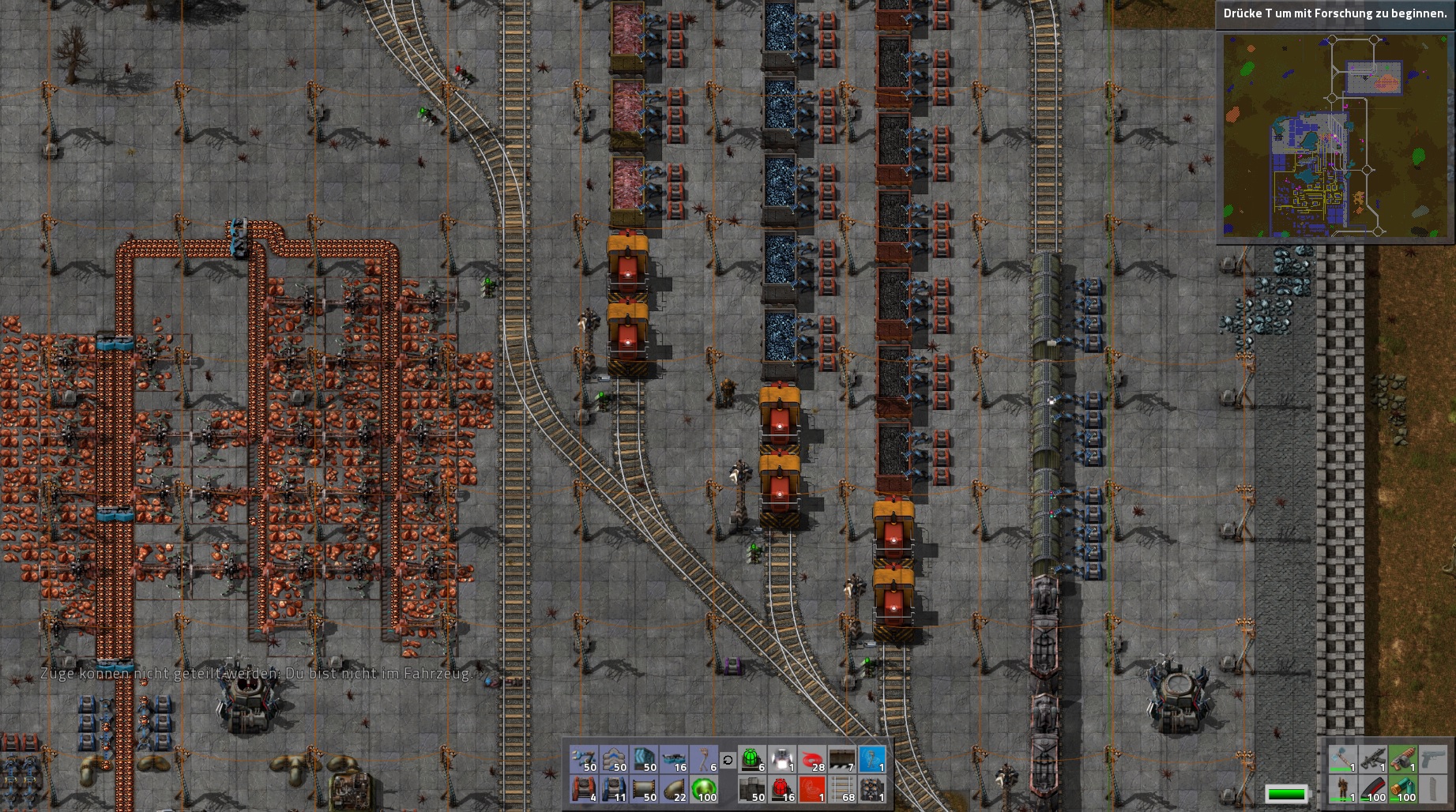Select the blue blueprint slot

(871, 759)
